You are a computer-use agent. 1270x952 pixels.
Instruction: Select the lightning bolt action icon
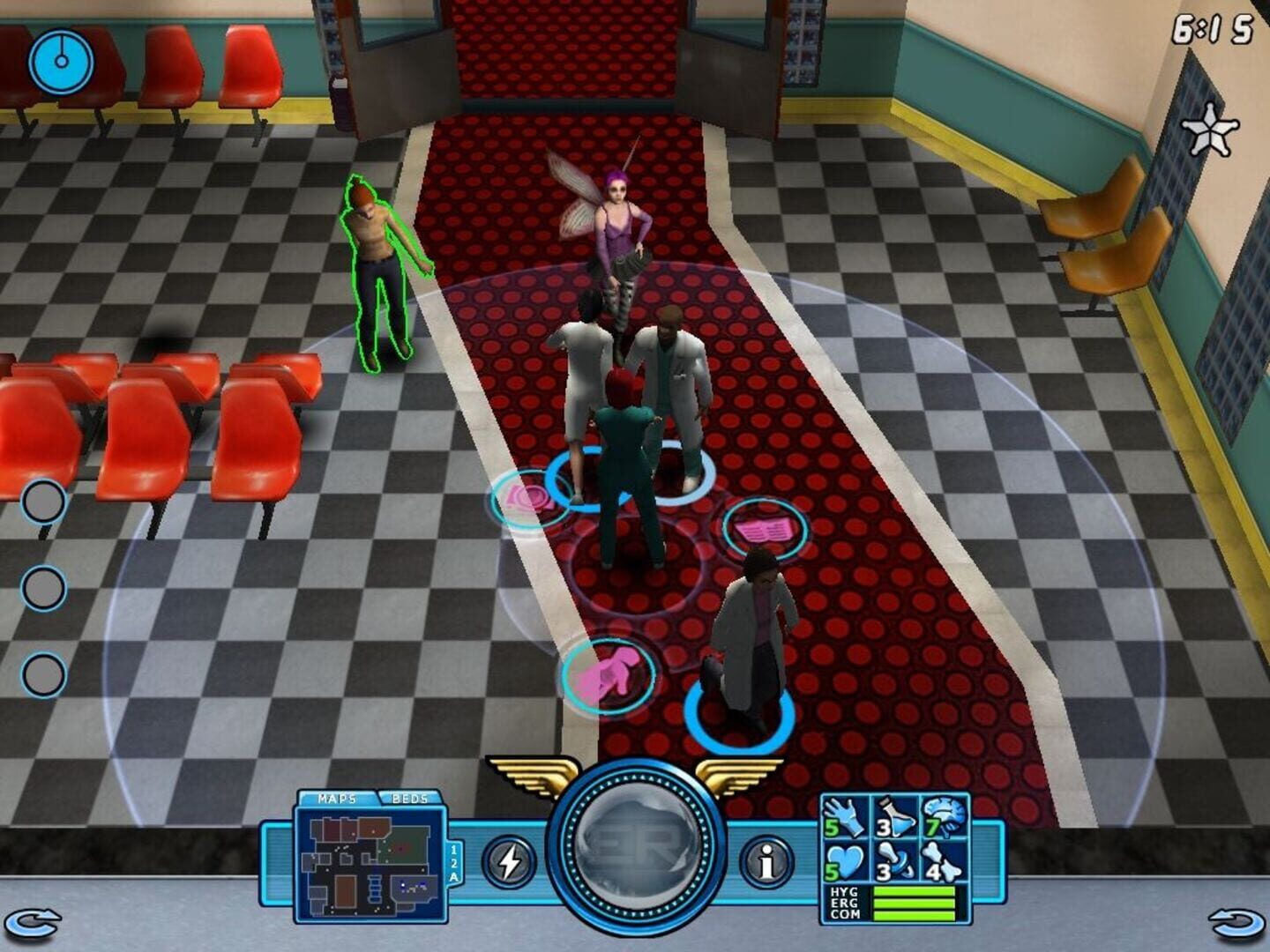coord(509,862)
